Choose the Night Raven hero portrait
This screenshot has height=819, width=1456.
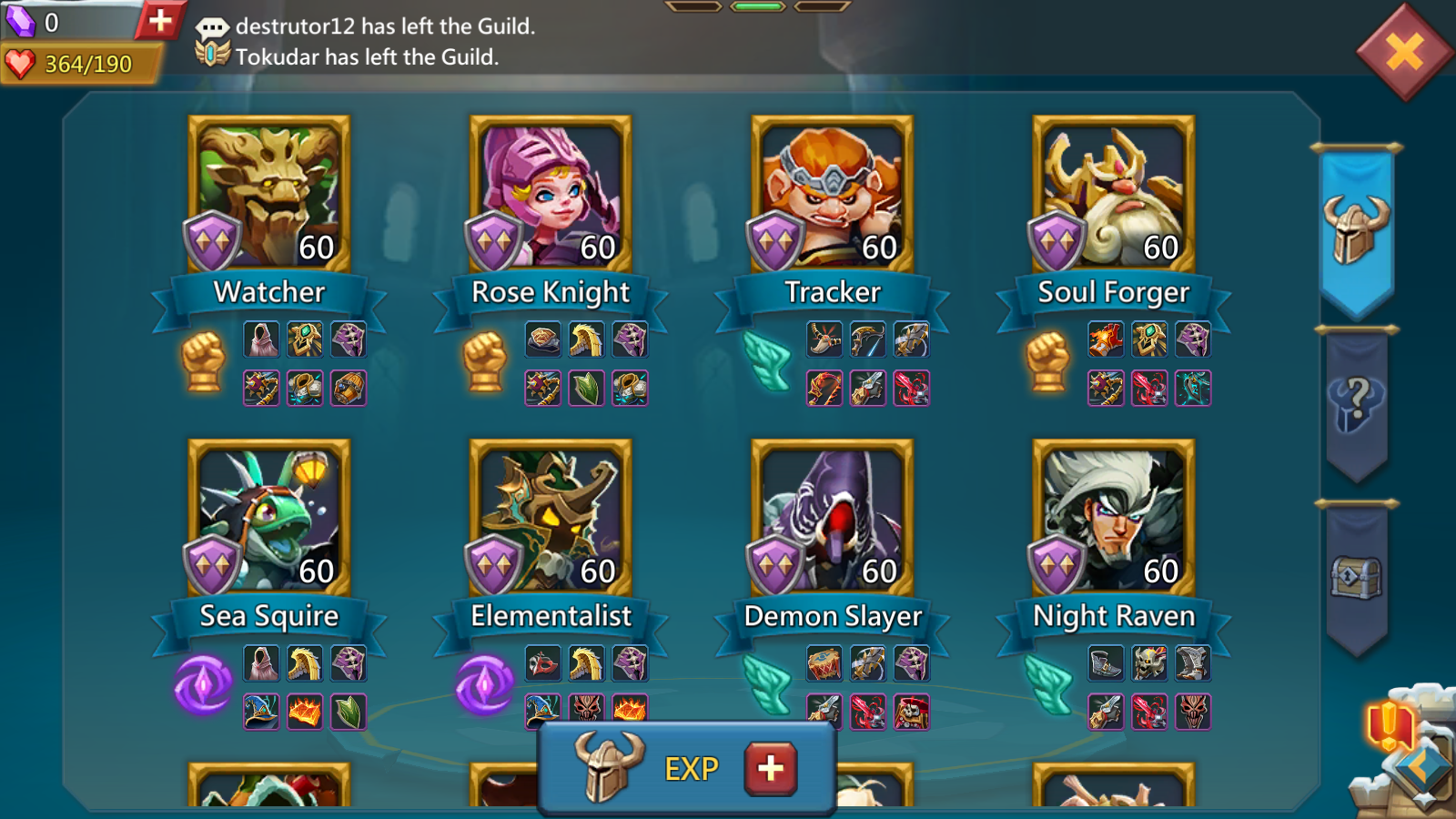(x=1113, y=518)
